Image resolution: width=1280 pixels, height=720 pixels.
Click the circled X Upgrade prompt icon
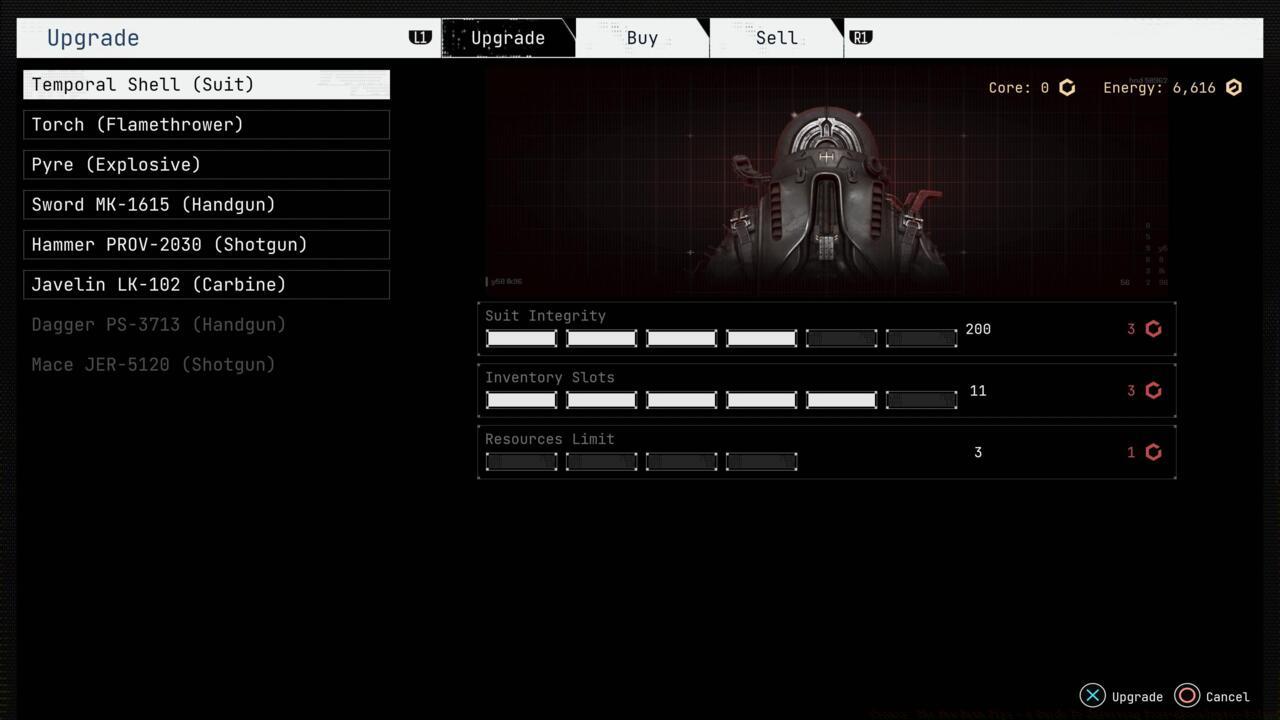(x=1092, y=695)
